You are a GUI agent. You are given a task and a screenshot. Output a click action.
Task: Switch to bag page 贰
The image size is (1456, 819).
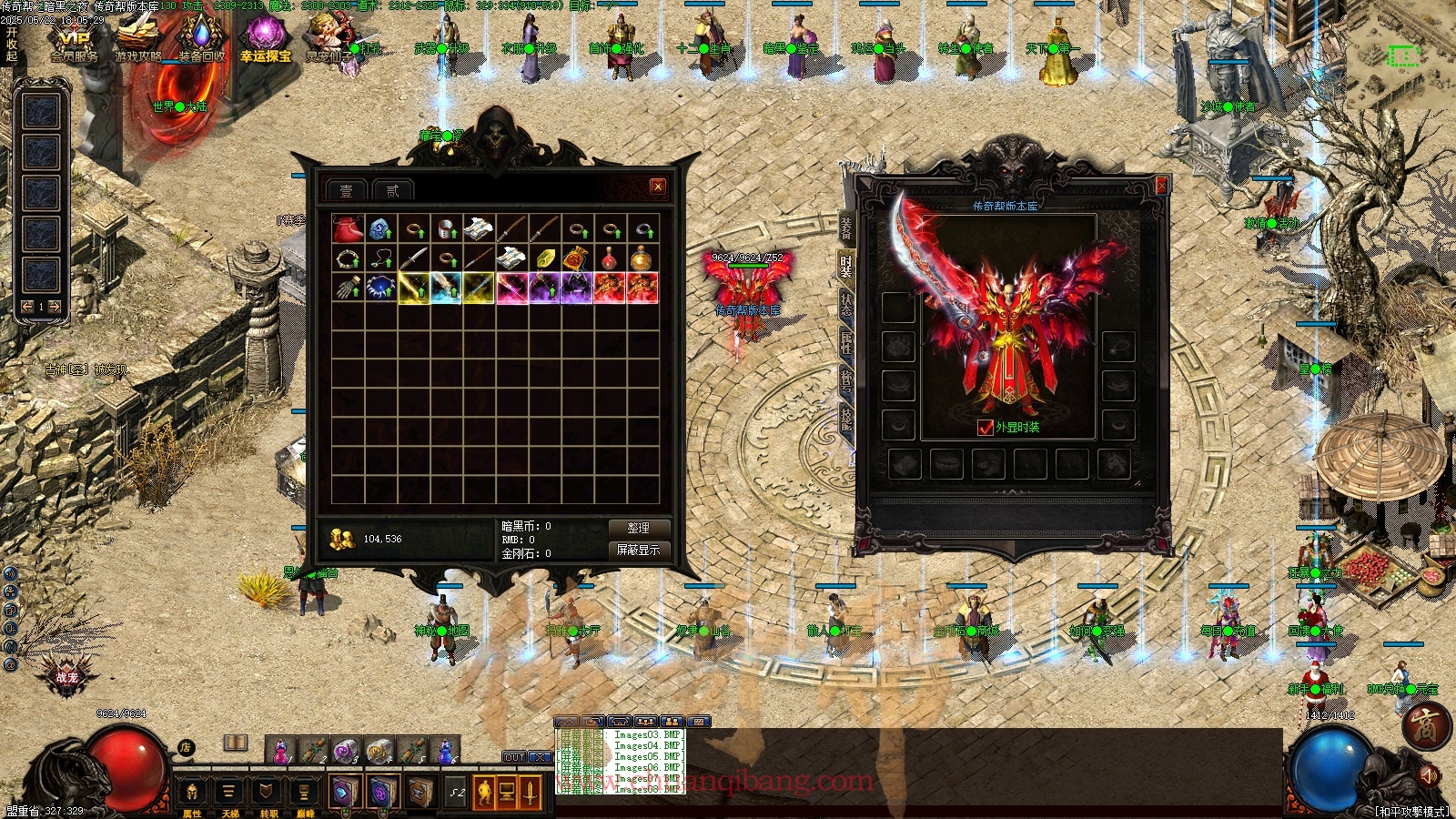392,190
